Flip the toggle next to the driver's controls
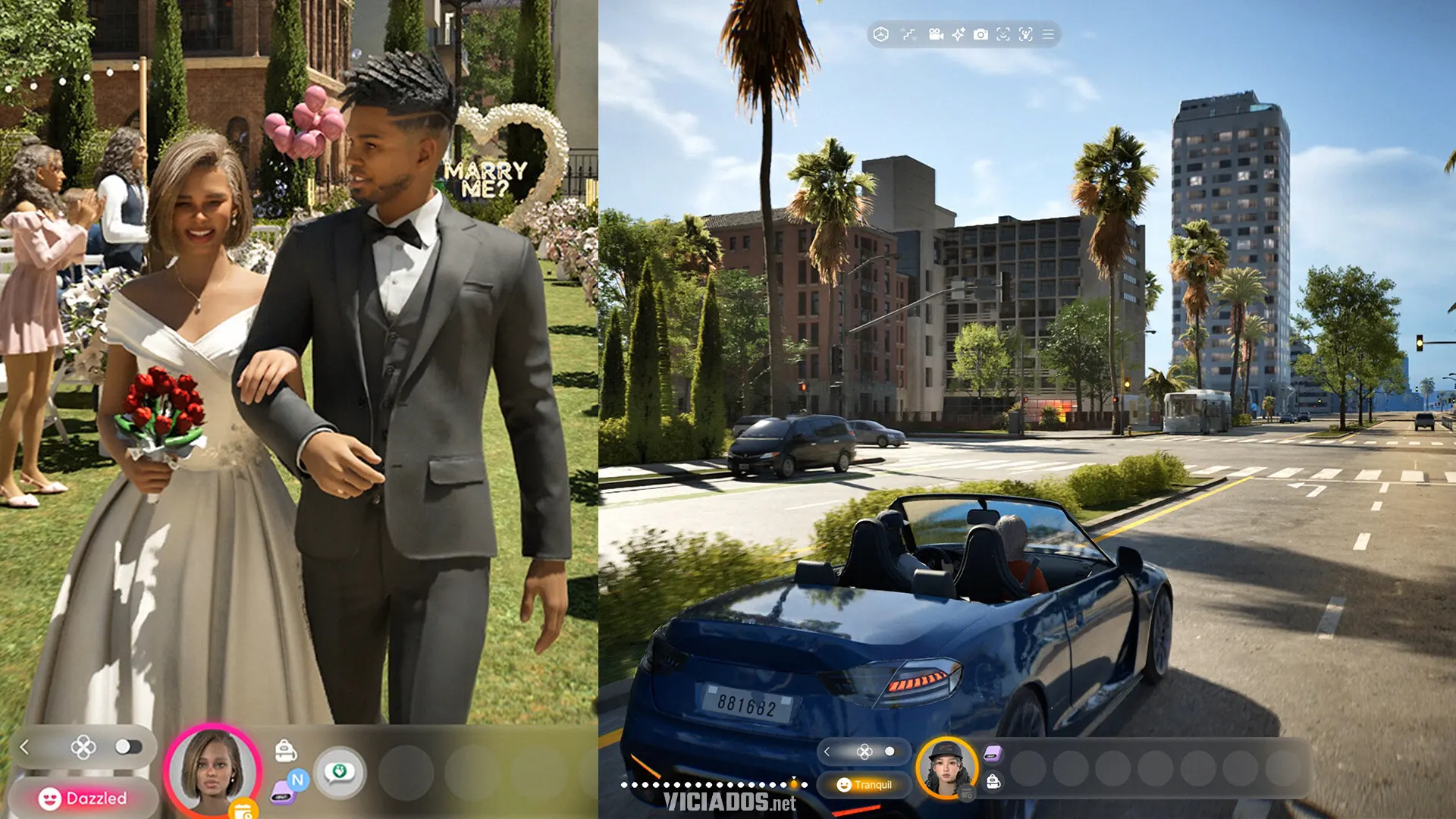The height and width of the screenshot is (819, 1456). pyautogui.click(x=890, y=751)
